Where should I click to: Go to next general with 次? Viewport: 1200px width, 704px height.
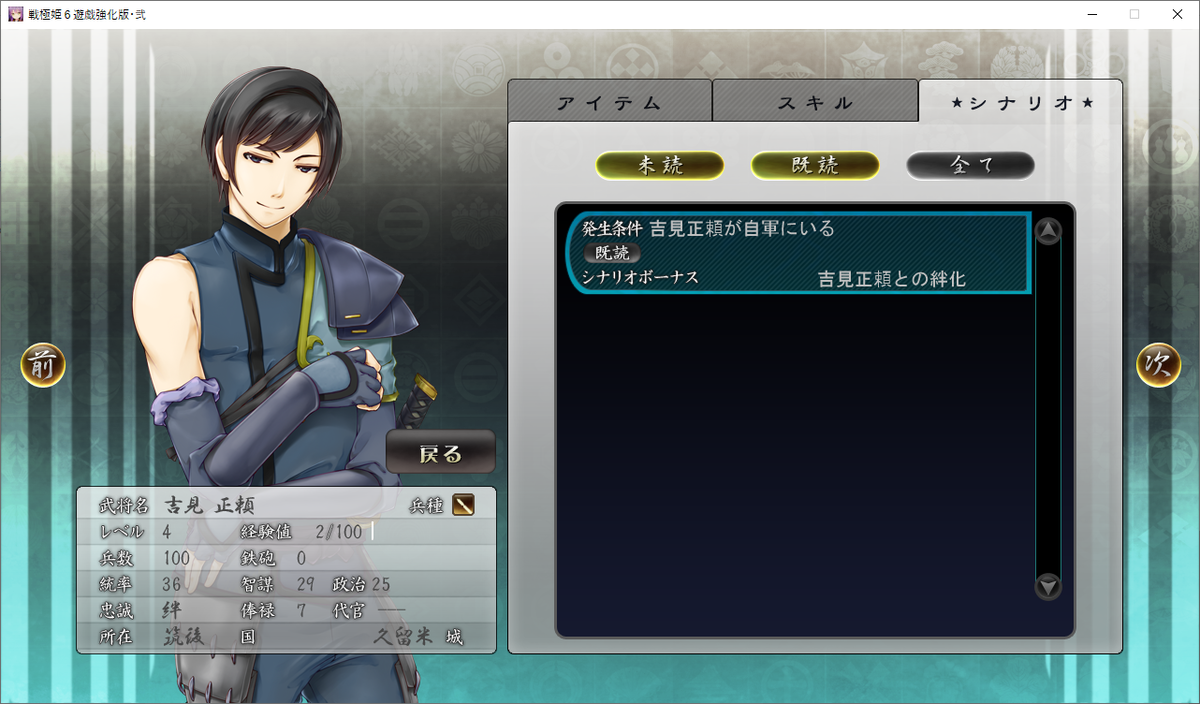pos(1158,365)
